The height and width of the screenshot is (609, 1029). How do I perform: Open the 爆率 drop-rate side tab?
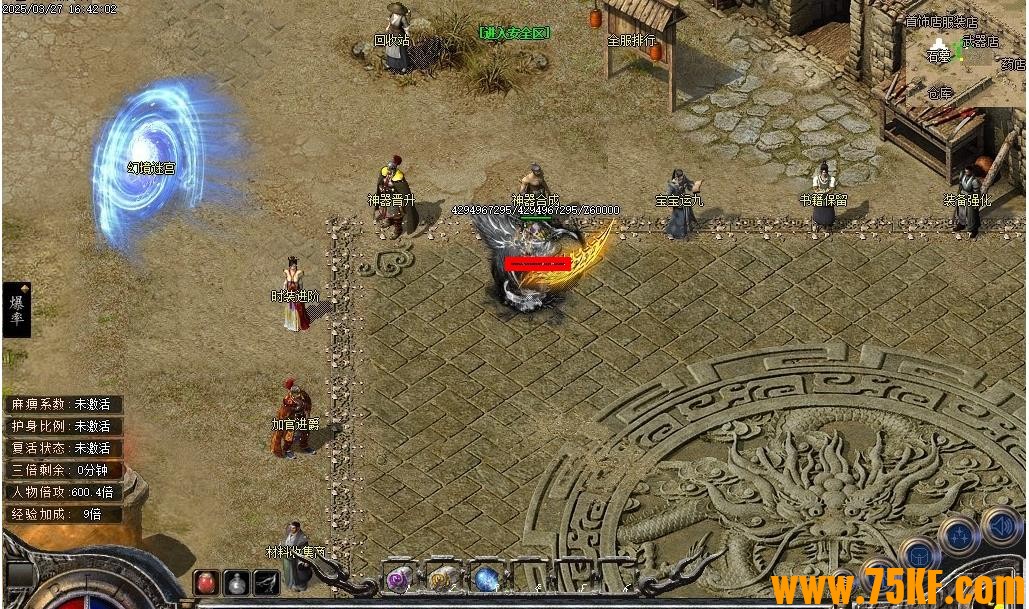pos(17,309)
